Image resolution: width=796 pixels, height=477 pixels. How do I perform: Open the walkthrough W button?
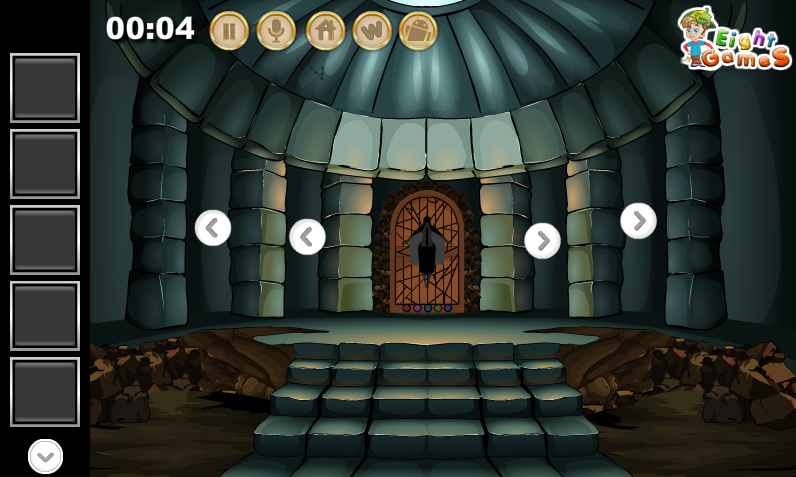point(372,31)
